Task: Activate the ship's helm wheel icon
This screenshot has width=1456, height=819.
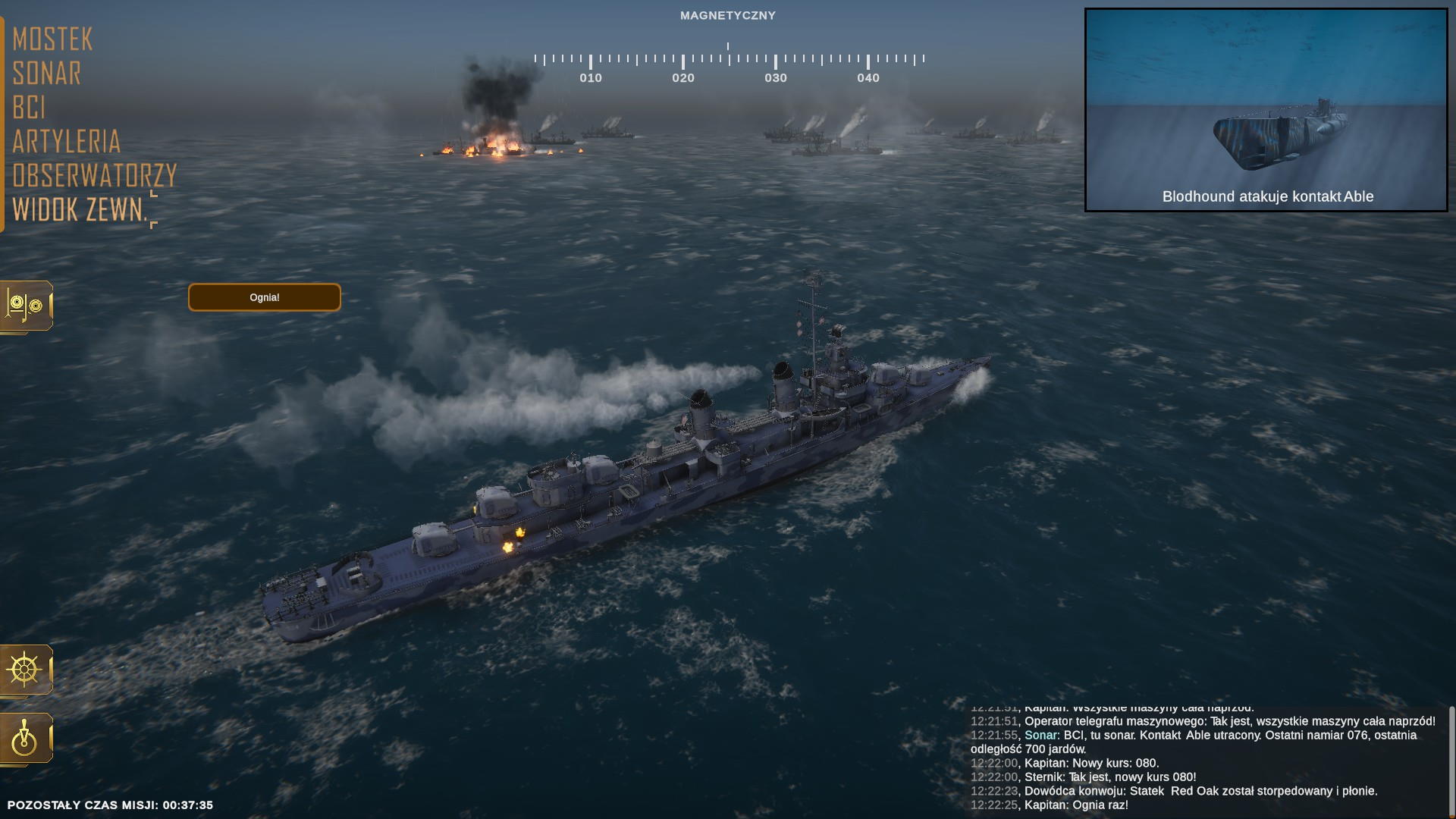Action: 26,670
